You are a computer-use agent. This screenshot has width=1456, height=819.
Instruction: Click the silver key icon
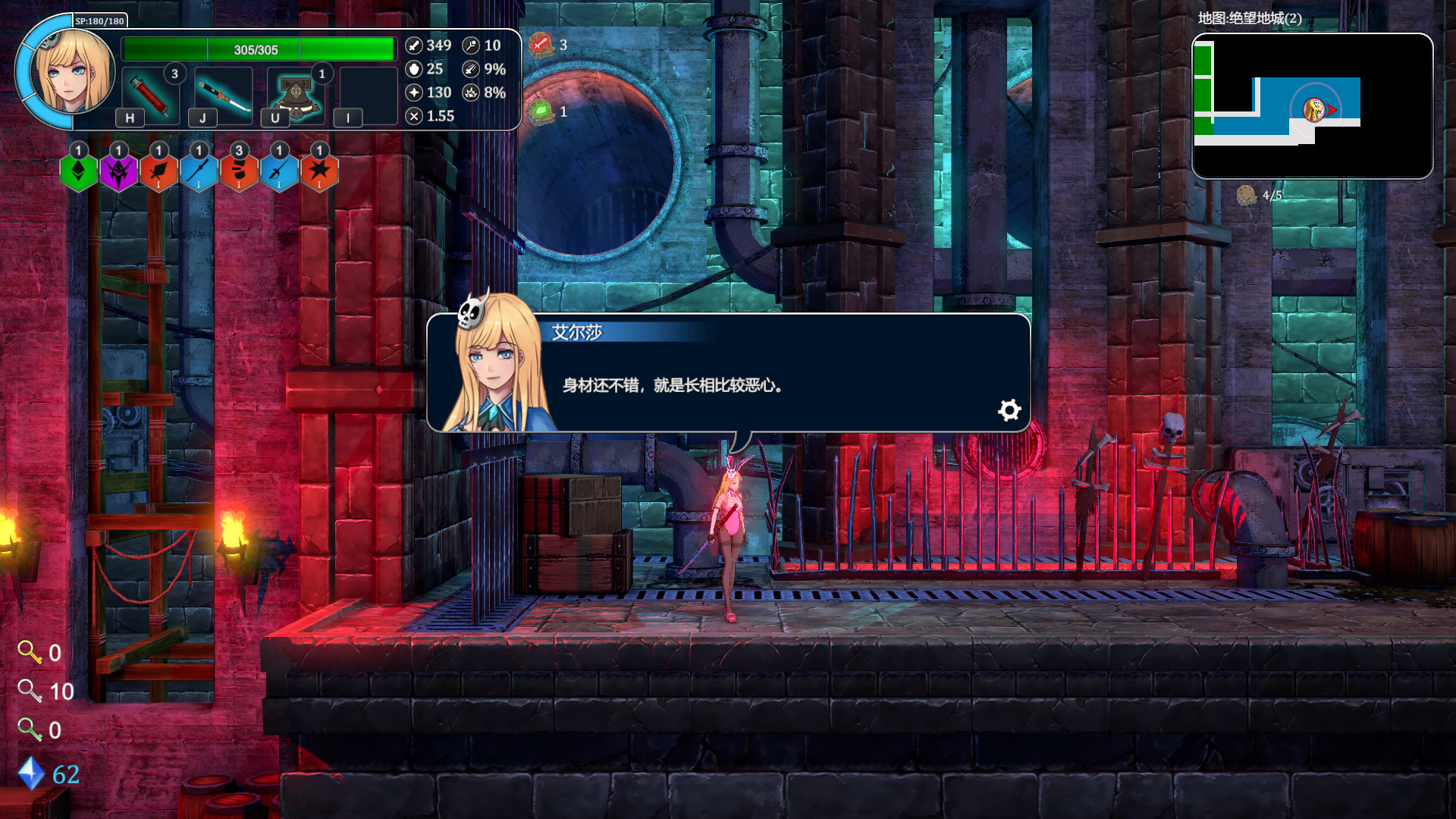(30, 691)
